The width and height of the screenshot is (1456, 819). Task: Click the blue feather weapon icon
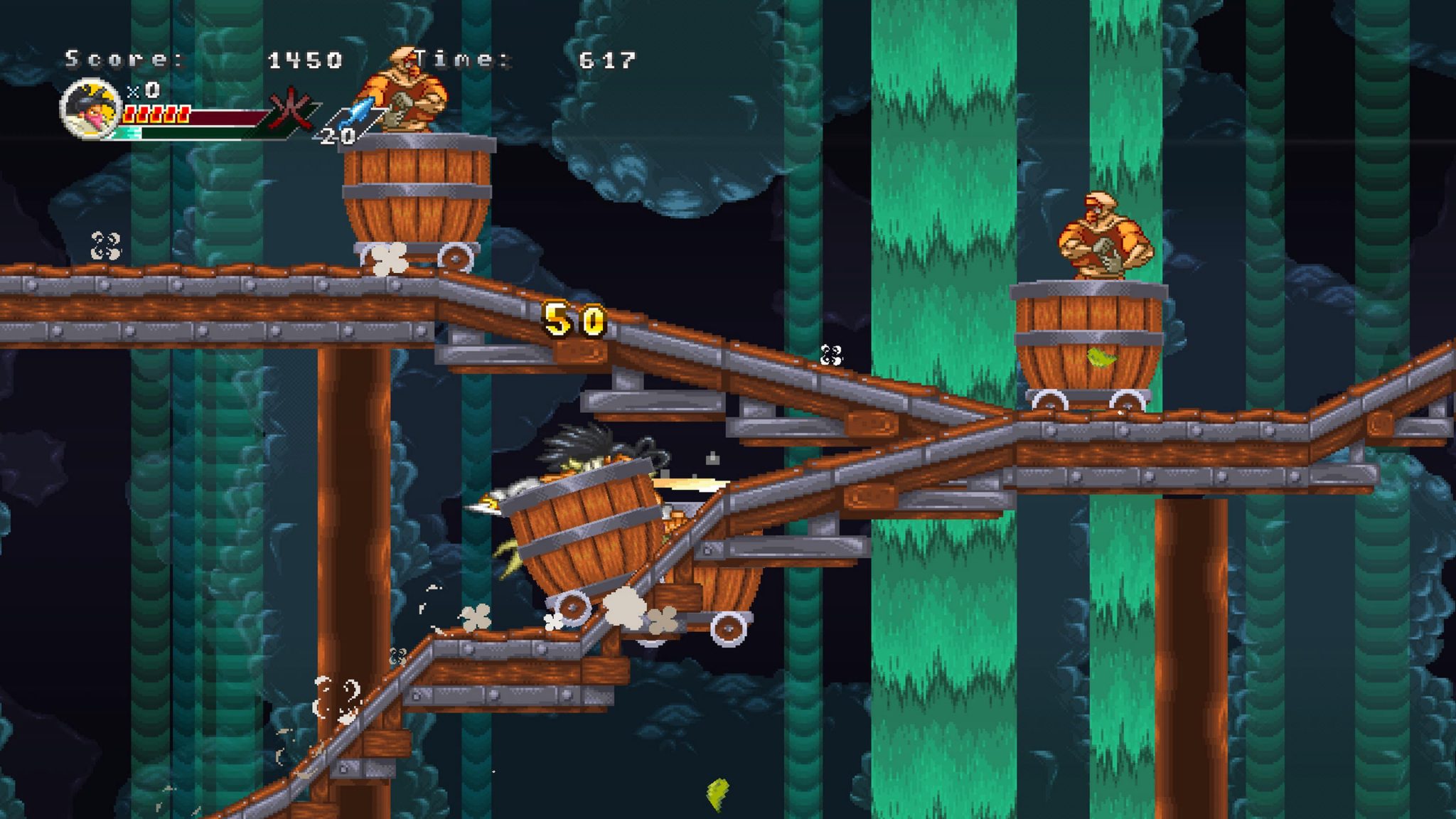pyautogui.click(x=354, y=110)
